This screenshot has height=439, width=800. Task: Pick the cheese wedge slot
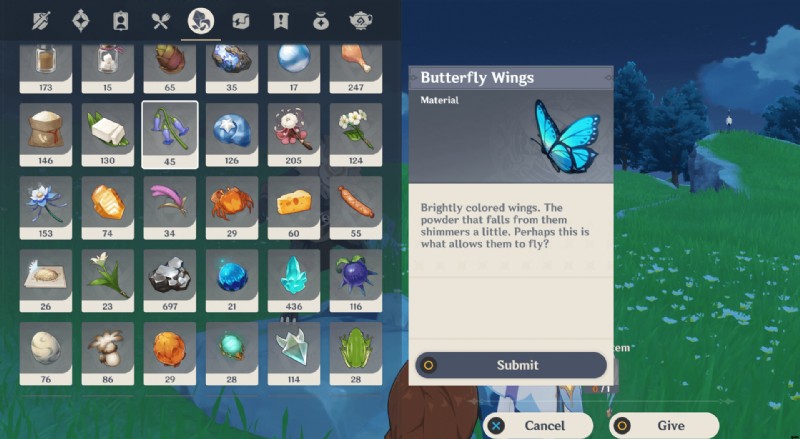pyautogui.click(x=294, y=203)
